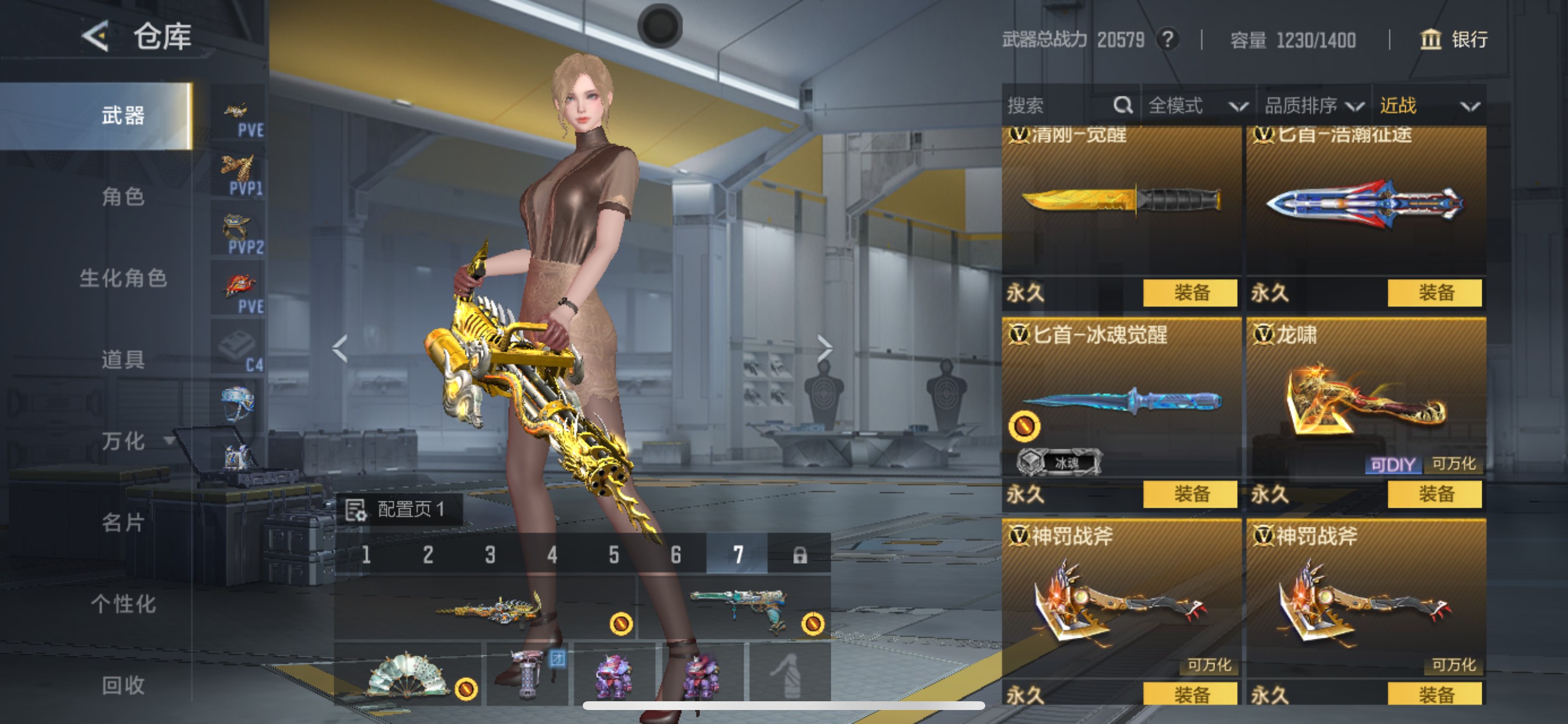Image resolution: width=1568 pixels, height=724 pixels.
Task: Go back from the 仓库 warehouse screen
Action: click(x=96, y=37)
